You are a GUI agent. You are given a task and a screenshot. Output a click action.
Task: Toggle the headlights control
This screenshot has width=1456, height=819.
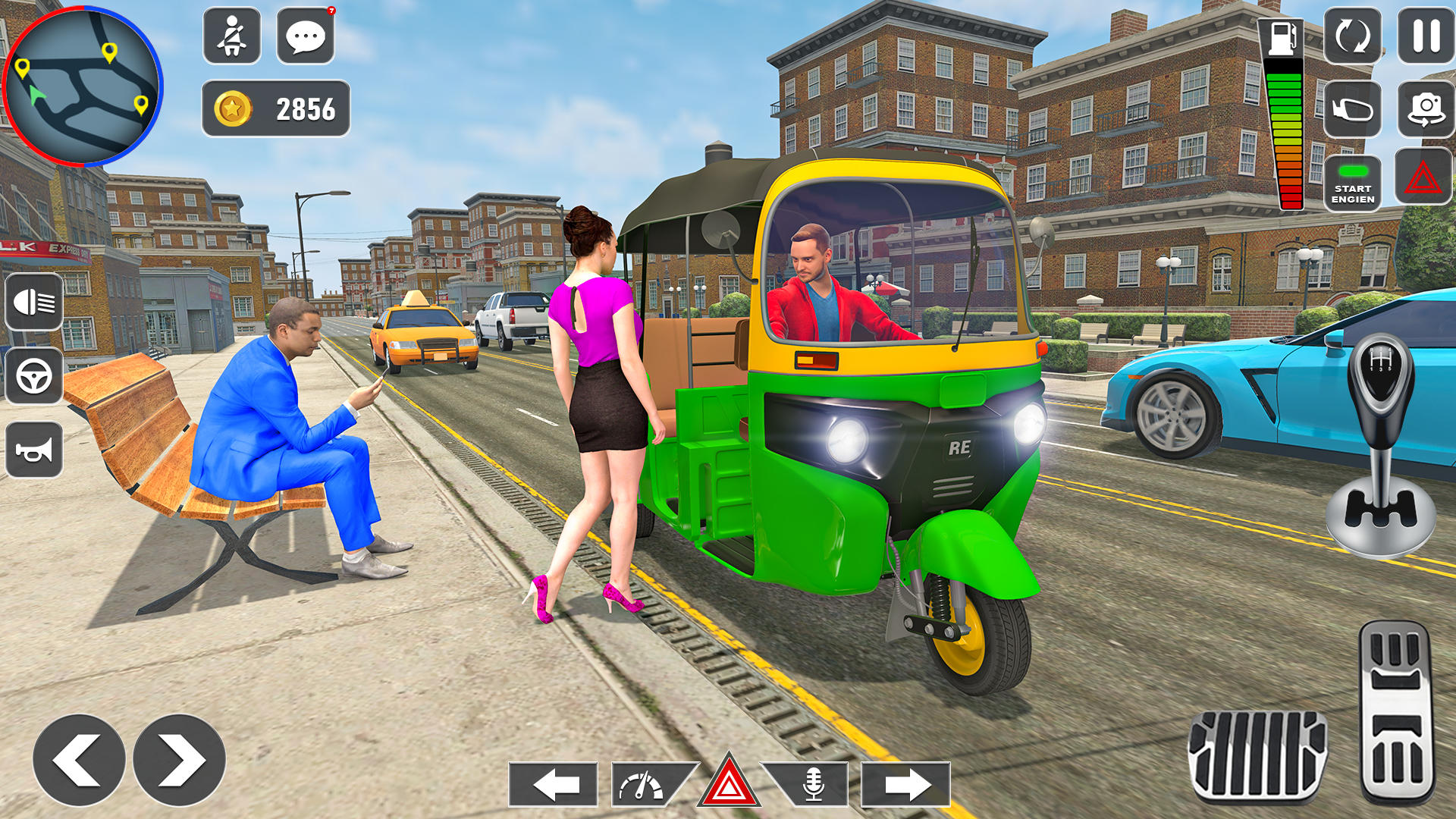coord(33,303)
